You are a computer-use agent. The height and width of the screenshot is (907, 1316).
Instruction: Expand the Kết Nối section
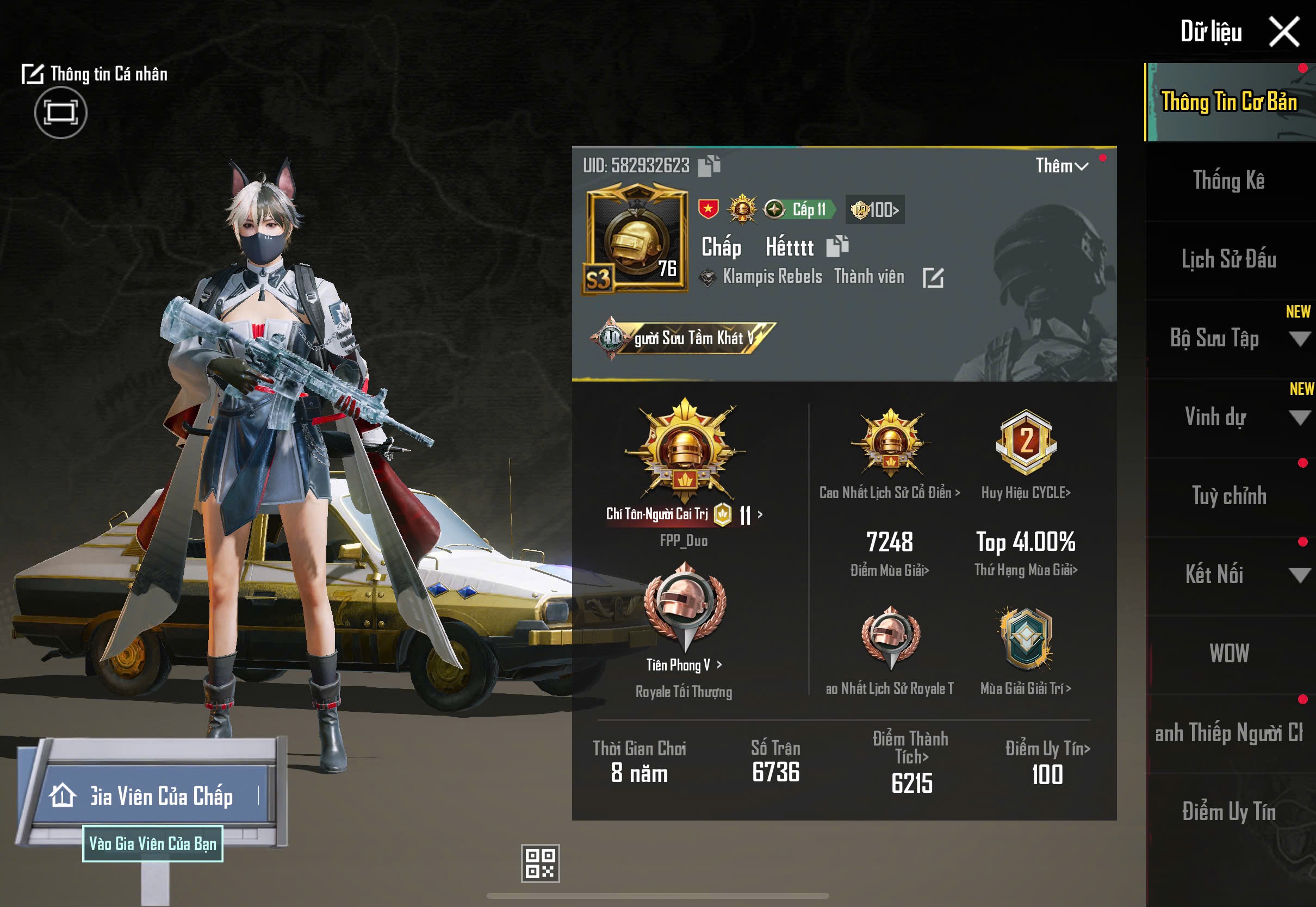pyautogui.click(x=1298, y=575)
